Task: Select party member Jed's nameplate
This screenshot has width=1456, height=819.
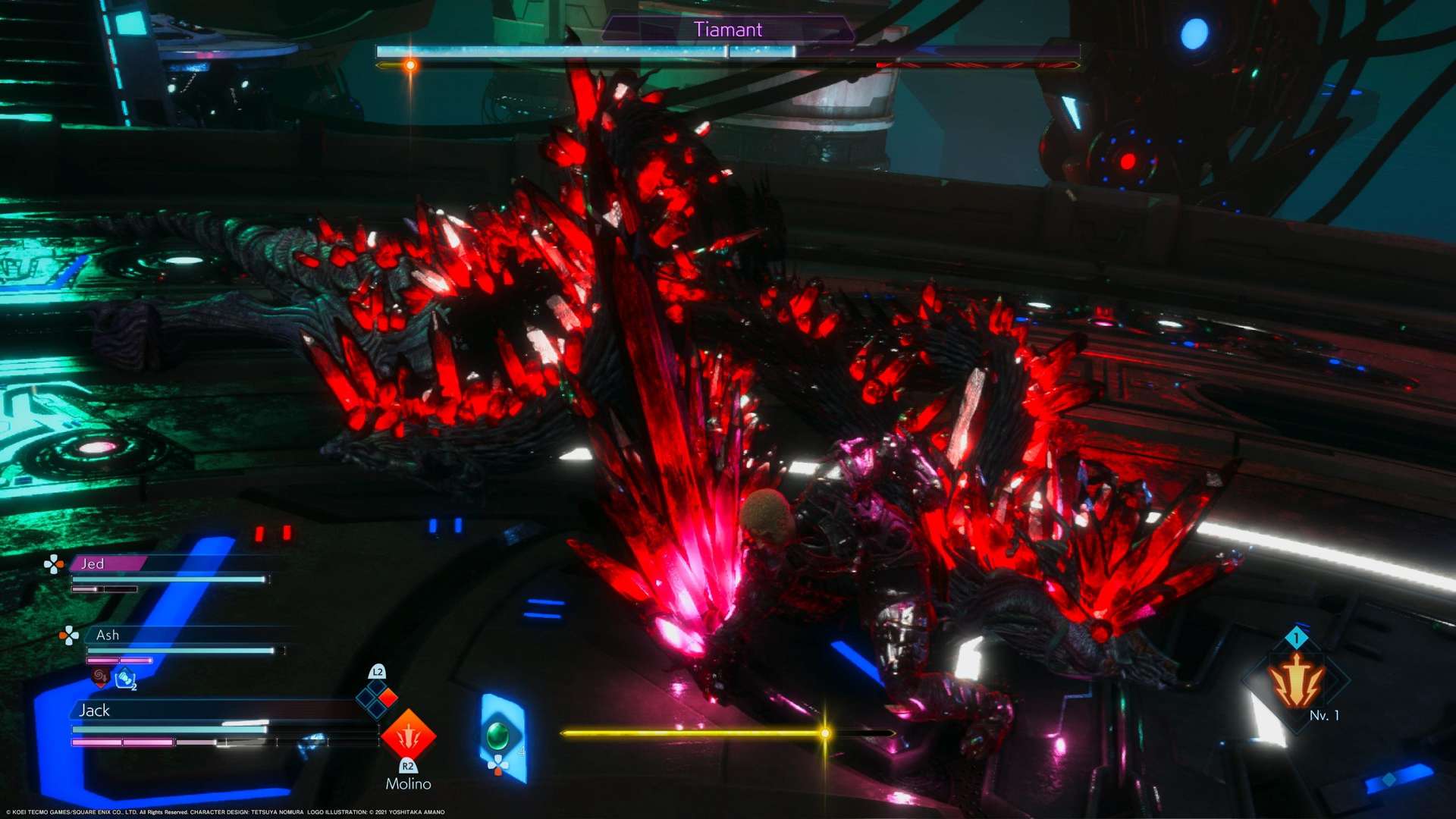Action: [x=106, y=563]
